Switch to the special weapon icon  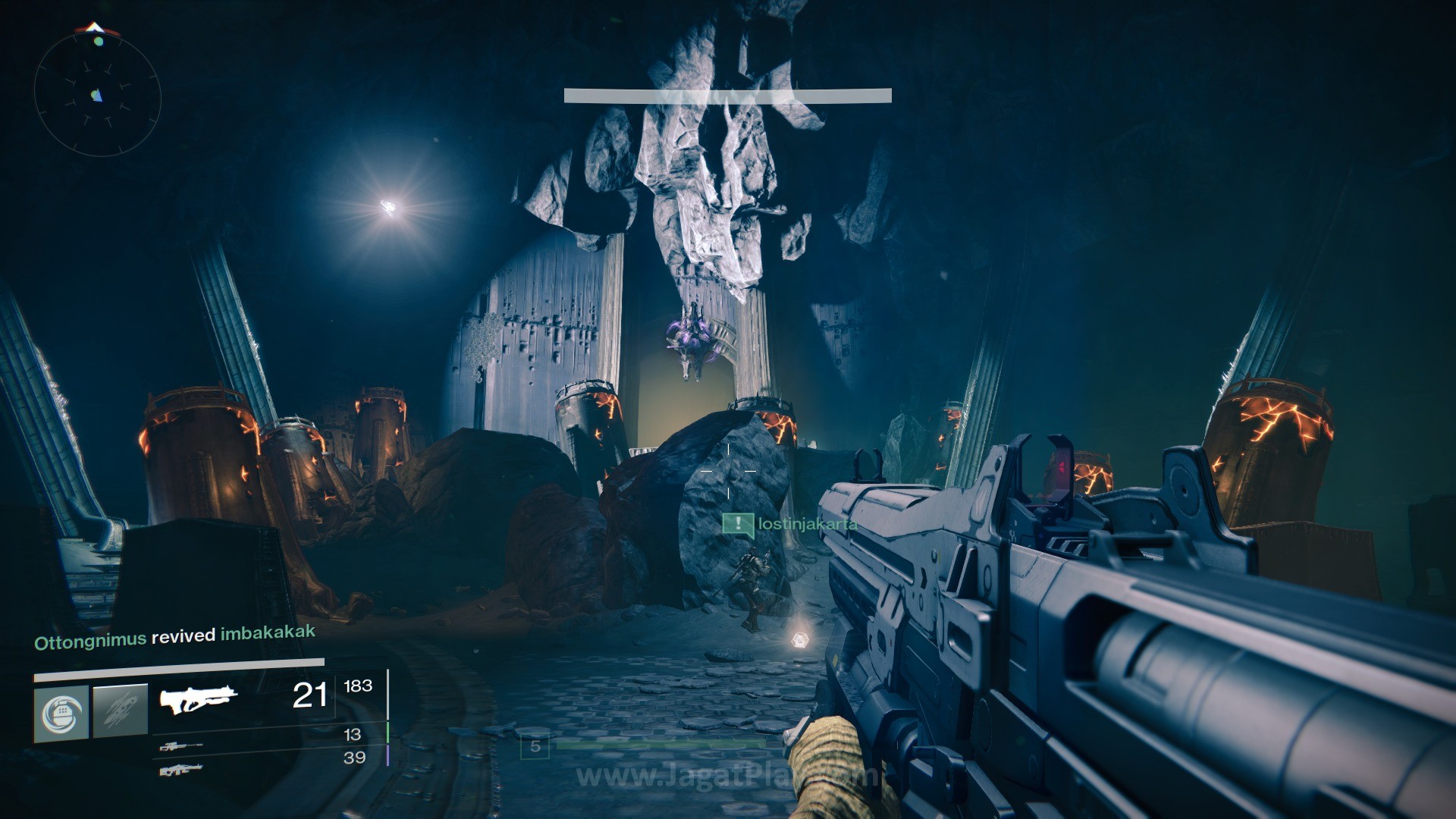(x=180, y=747)
